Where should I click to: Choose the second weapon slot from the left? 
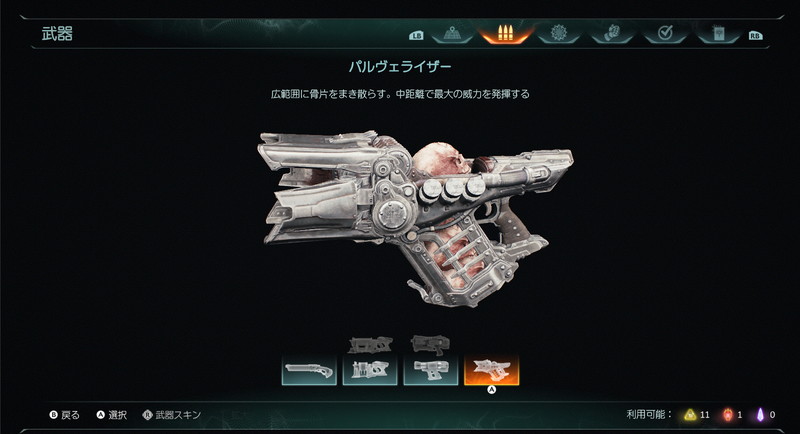[x=370, y=370]
